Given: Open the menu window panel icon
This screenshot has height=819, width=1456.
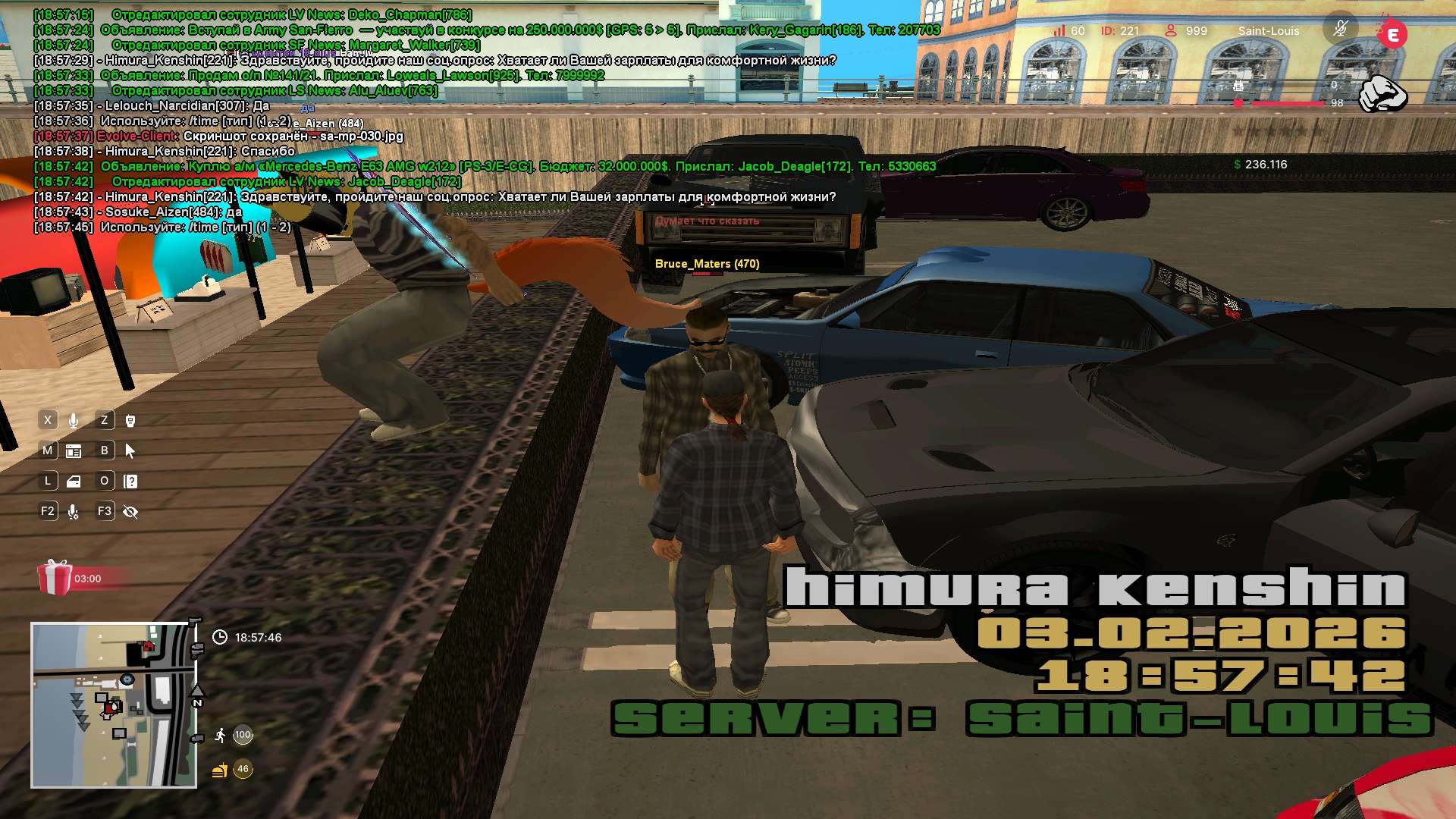Looking at the screenshot, I should [x=74, y=451].
